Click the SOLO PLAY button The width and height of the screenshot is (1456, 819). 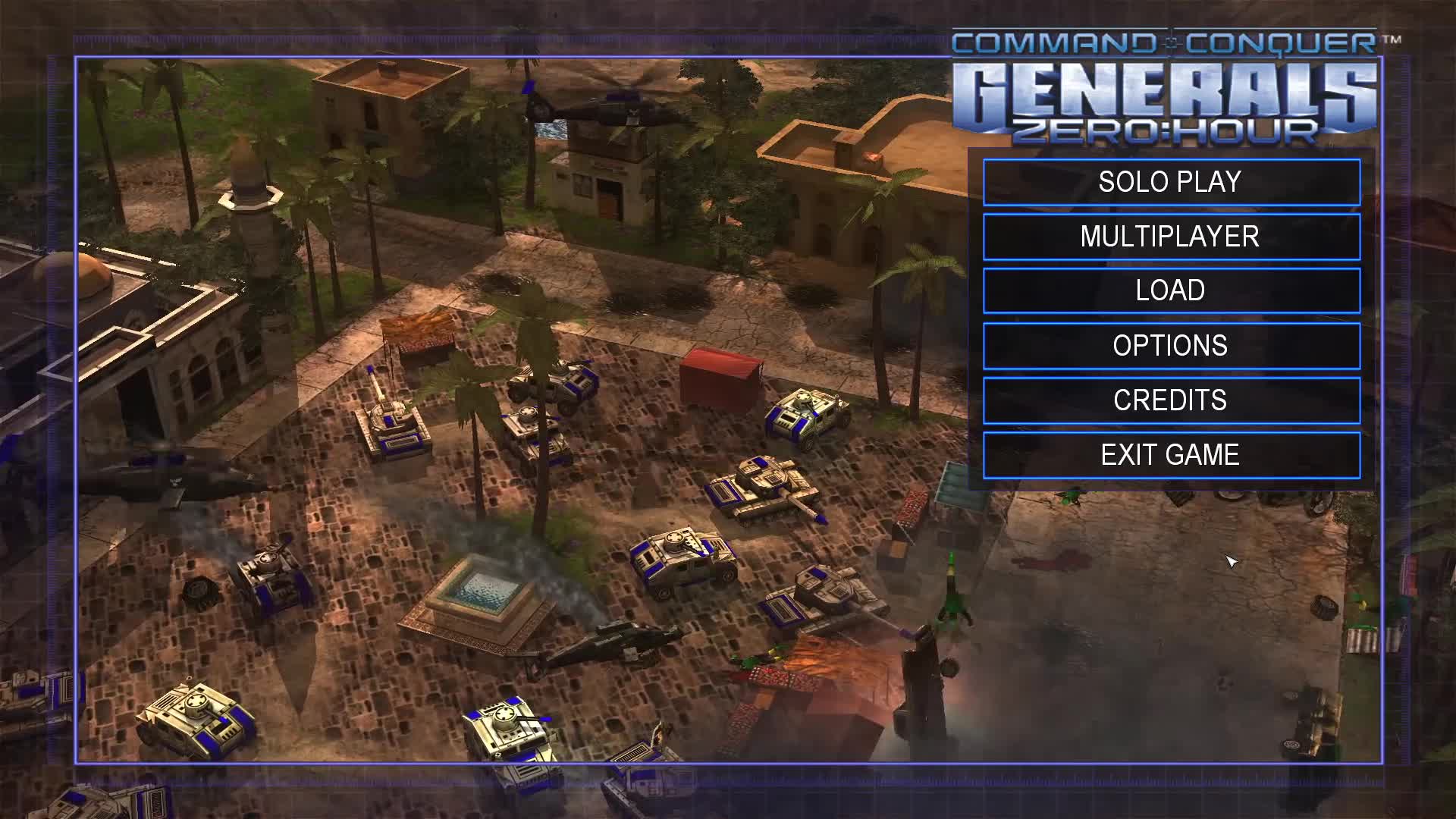[1171, 181]
